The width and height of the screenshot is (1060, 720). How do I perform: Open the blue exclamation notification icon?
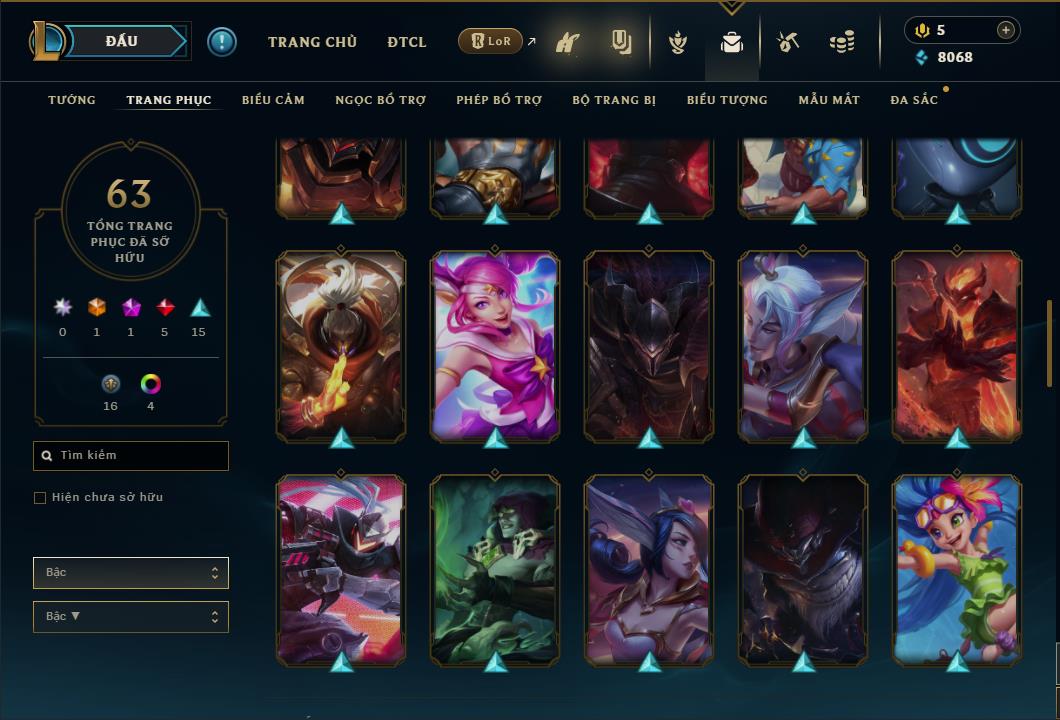[222, 42]
